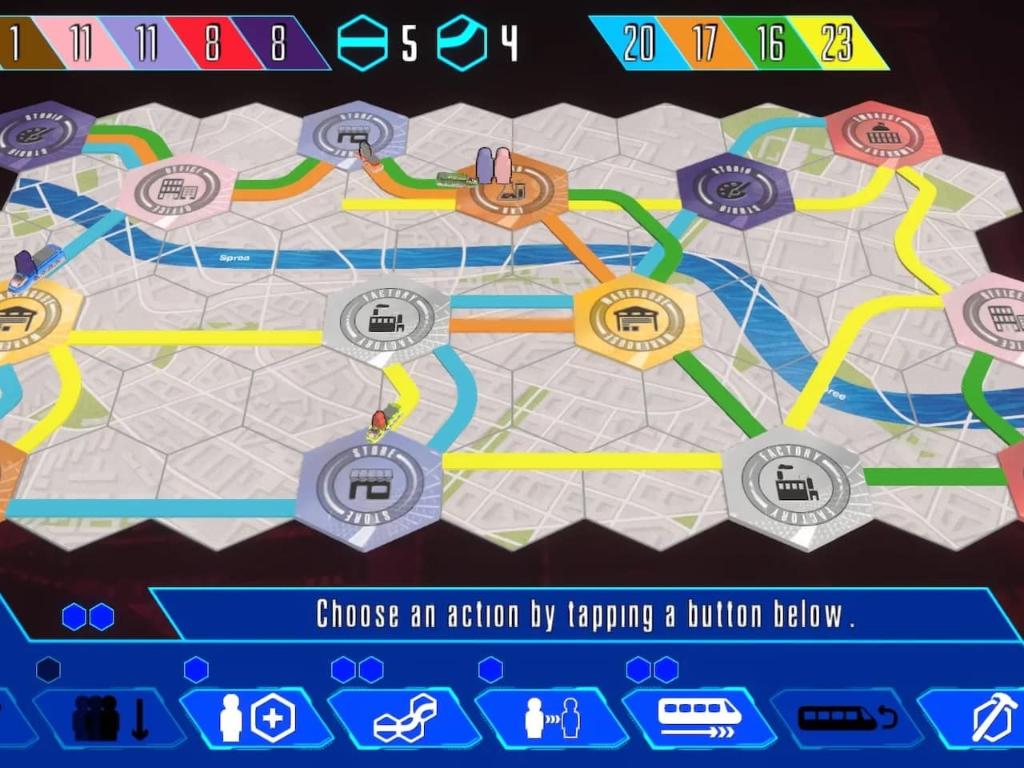Choose the add-worker action with plus hexagon
1024x768 pixels.
255,718
